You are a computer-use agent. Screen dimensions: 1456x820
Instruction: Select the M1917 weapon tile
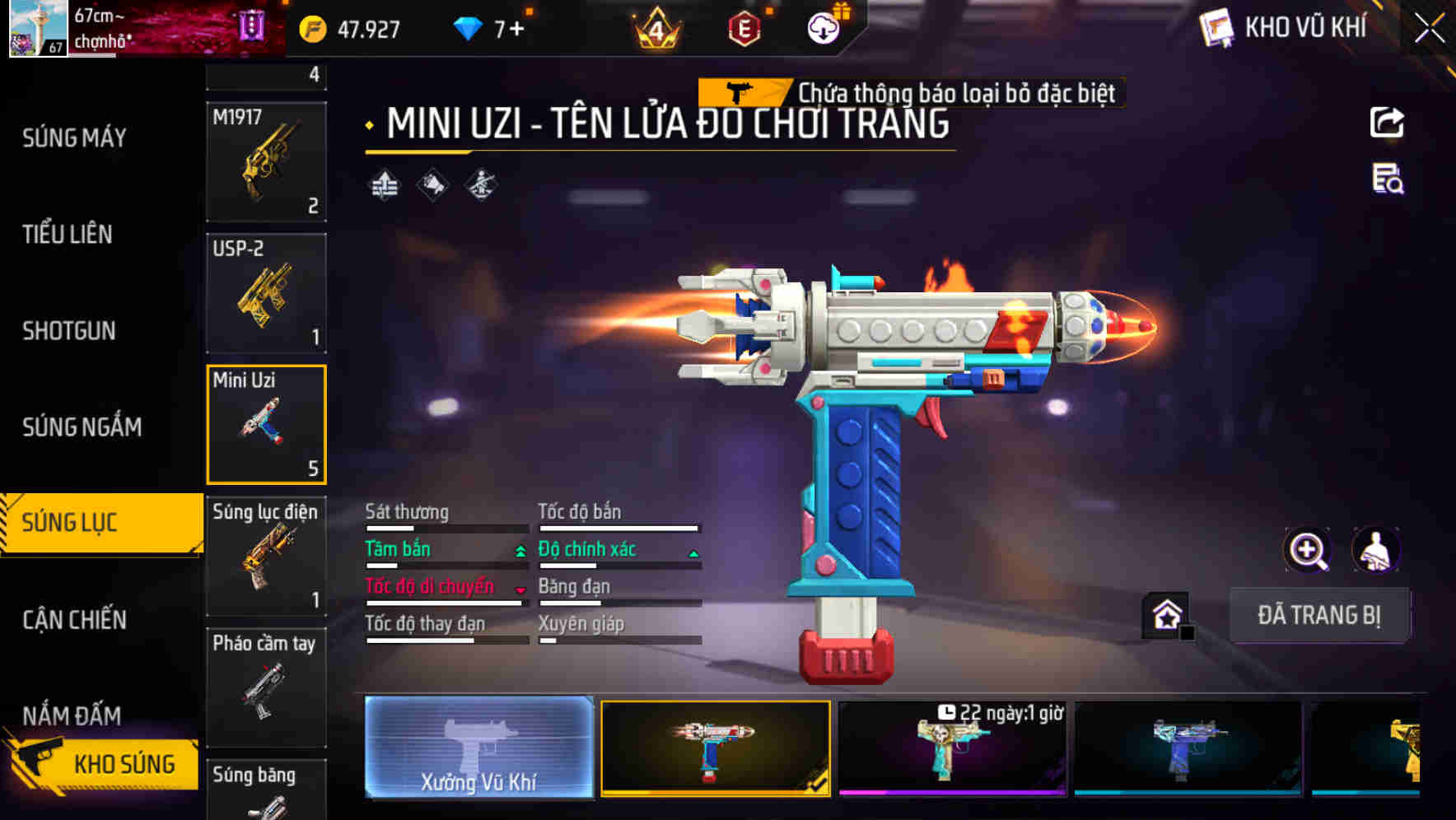coord(266,162)
